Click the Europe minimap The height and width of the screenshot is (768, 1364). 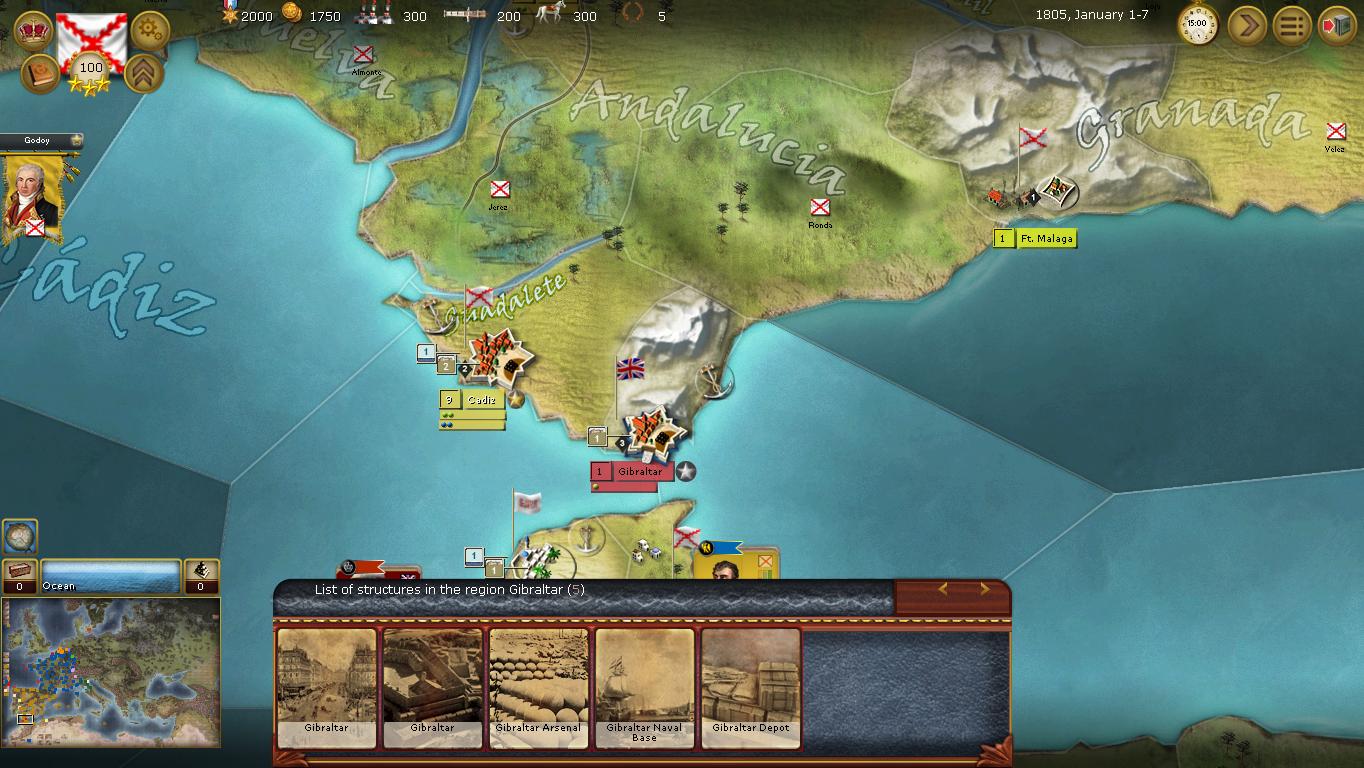pos(110,671)
